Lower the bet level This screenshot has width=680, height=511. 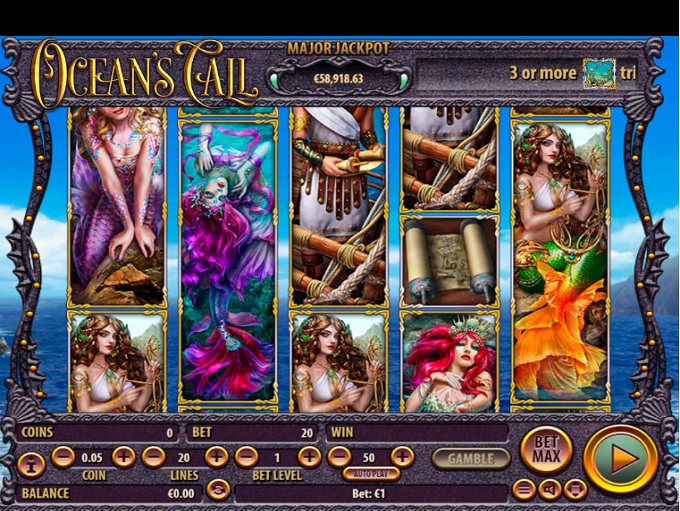(246, 456)
